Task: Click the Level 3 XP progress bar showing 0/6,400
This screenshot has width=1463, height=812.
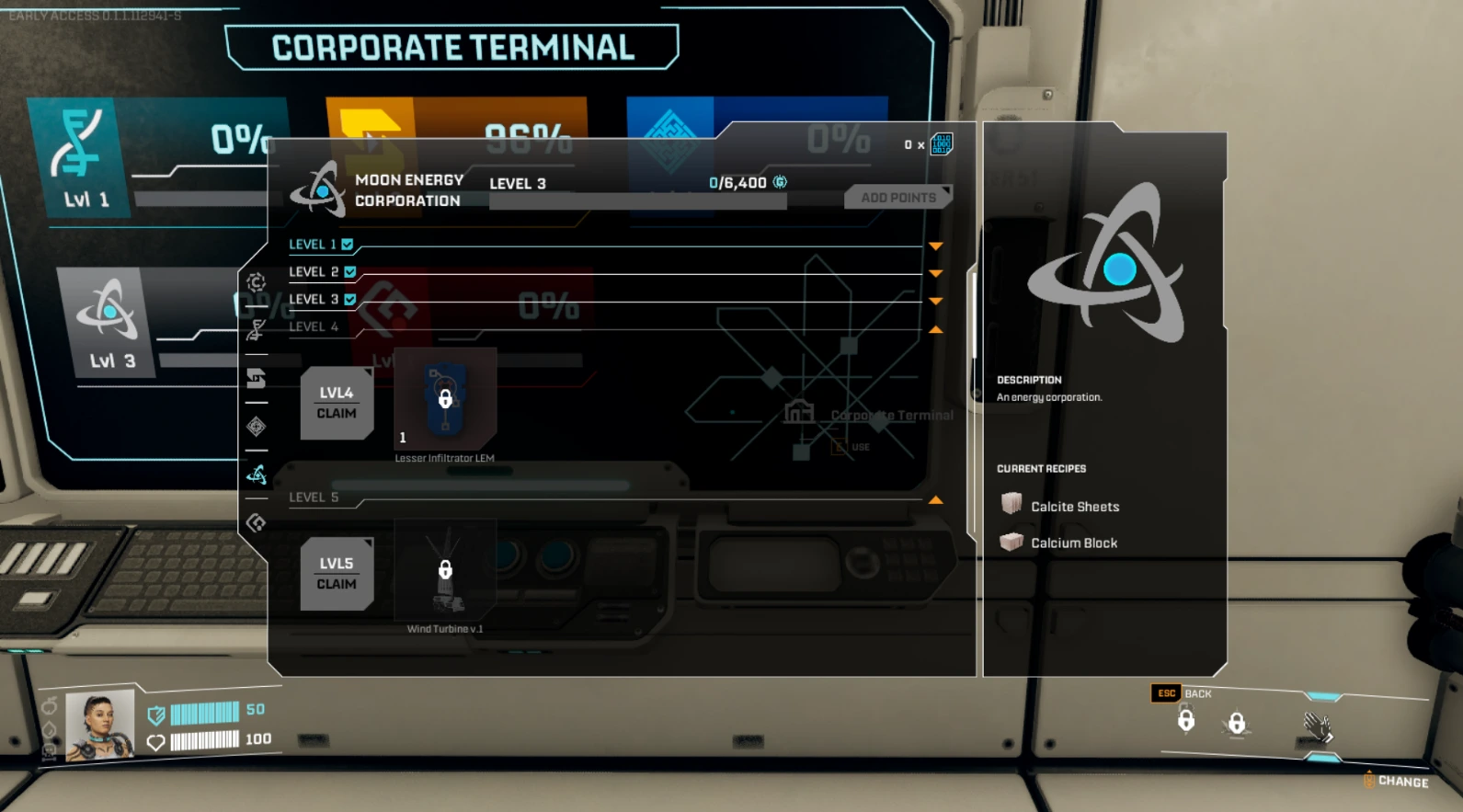Action: coord(638,200)
